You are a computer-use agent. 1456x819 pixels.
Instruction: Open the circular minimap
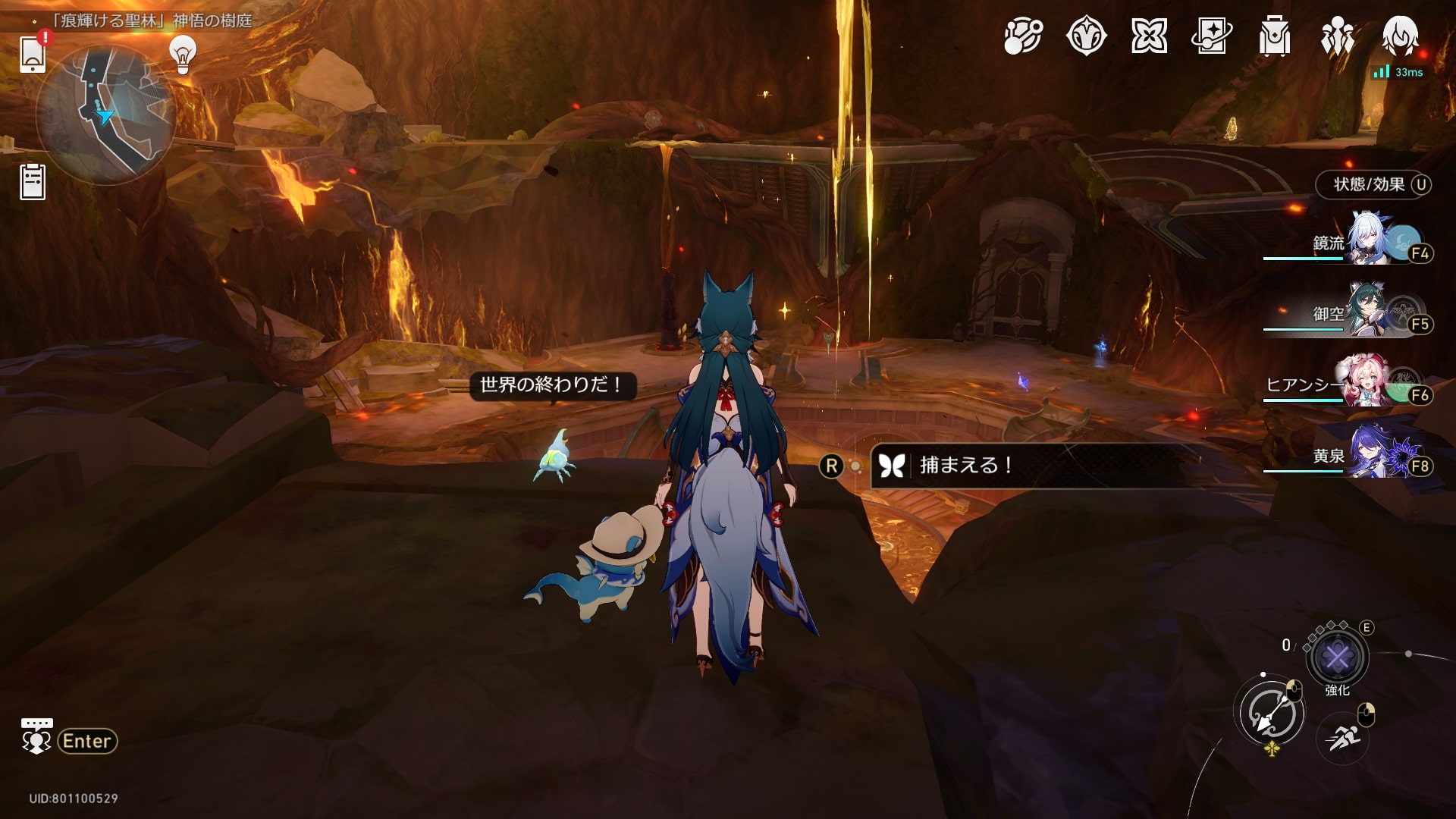(x=106, y=114)
